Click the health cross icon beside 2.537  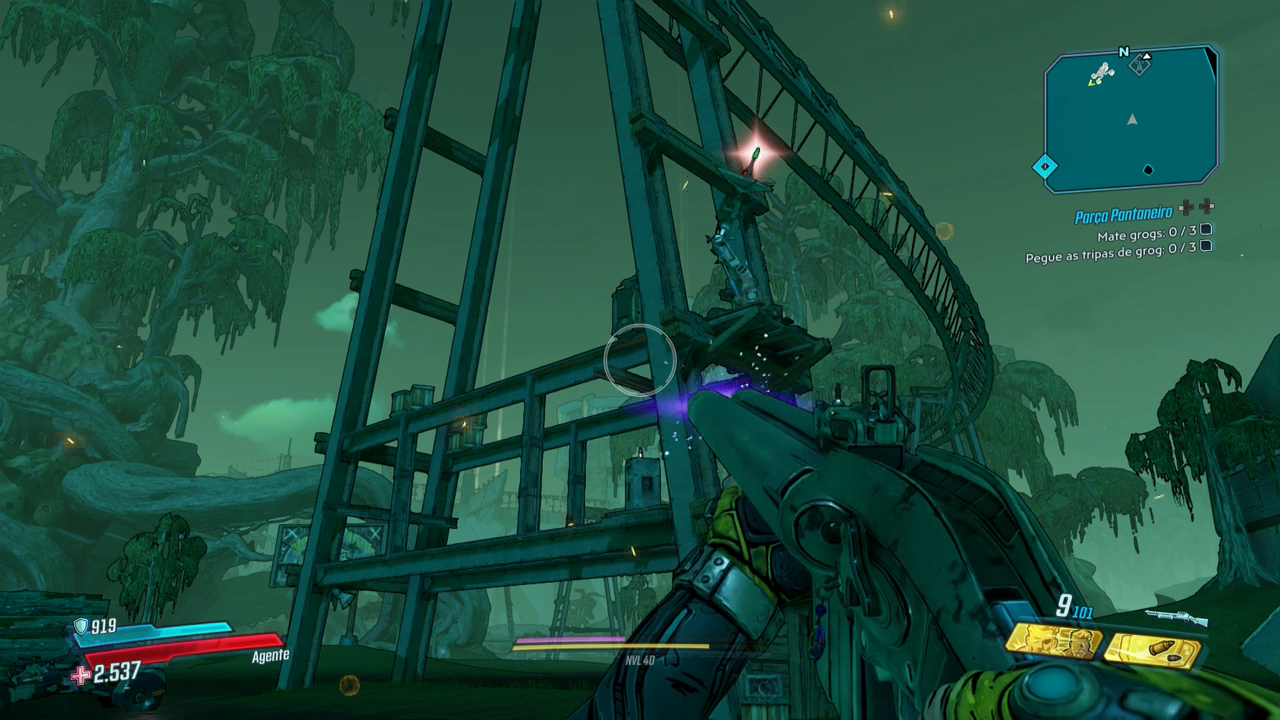pos(81,675)
